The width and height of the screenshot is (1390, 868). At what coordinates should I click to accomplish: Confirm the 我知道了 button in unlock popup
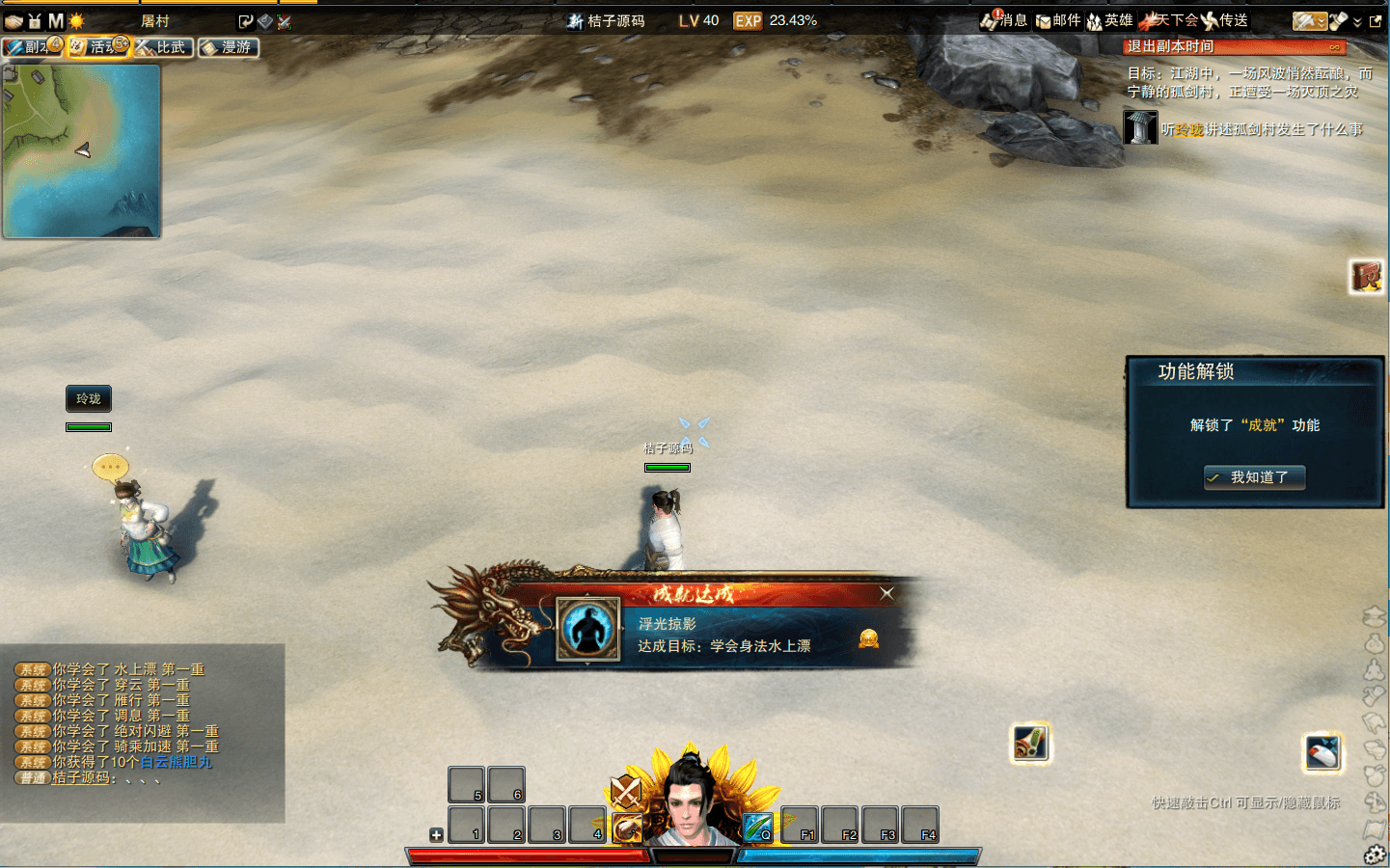1254,477
